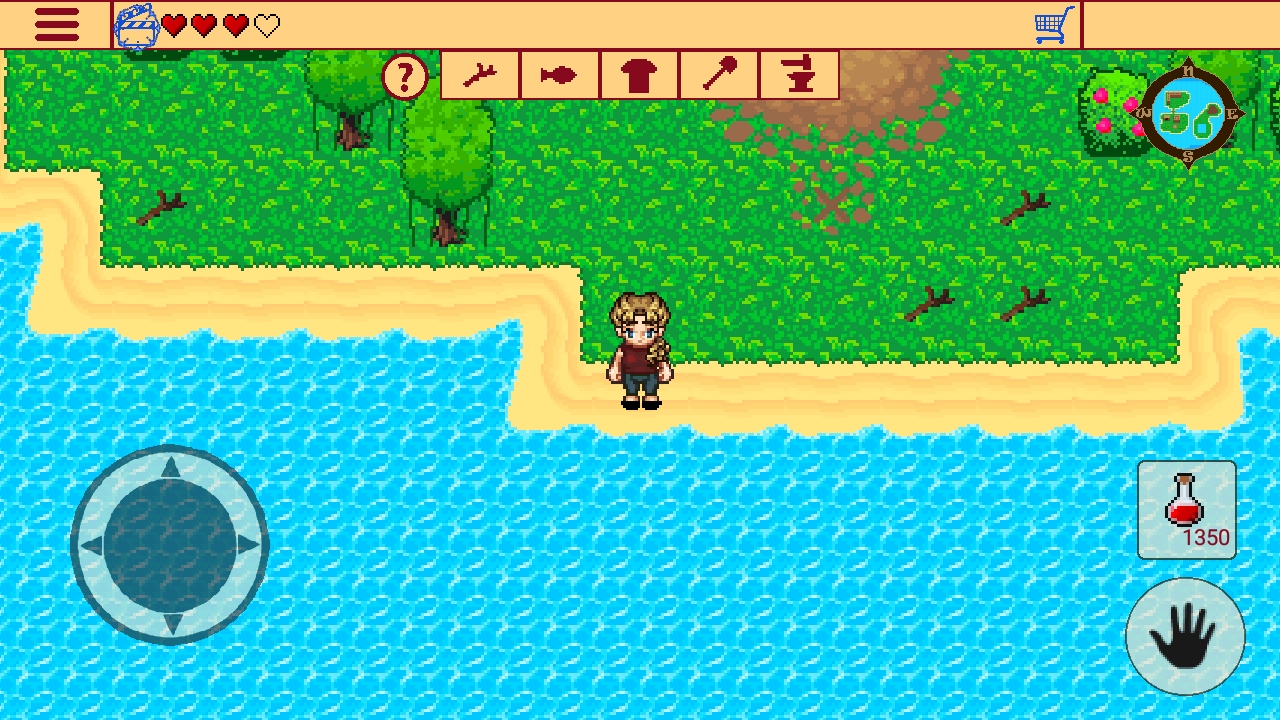The image size is (1280, 720).
Task: Tap the joystick's up arrow
Action: [170, 467]
